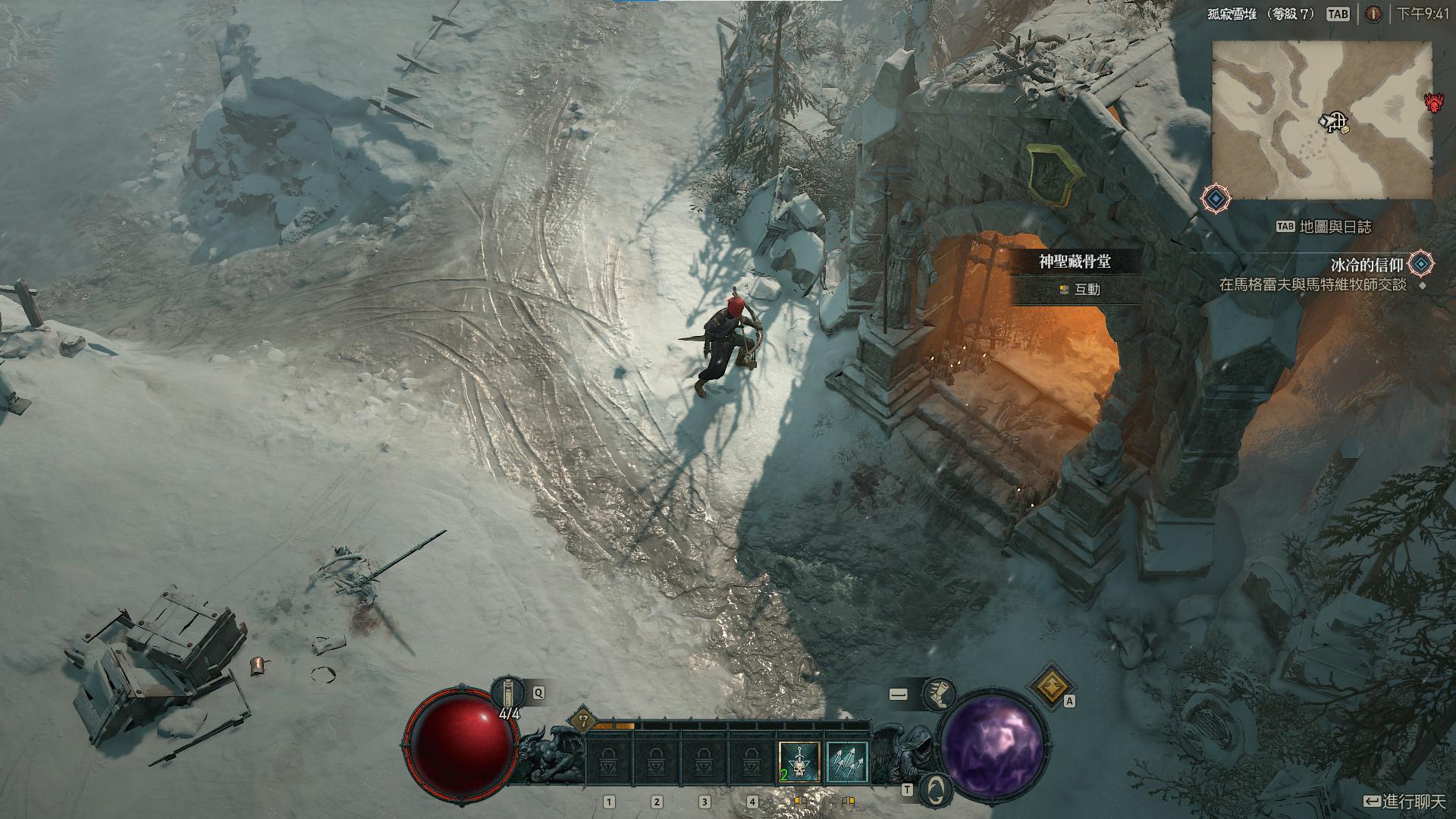
Task: Select the 冰冷的信仰 quest tracker
Action: tap(1367, 265)
